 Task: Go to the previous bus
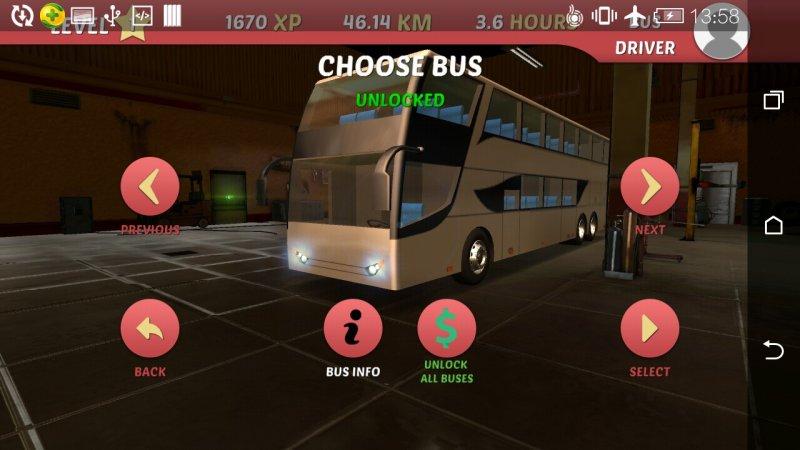[x=150, y=187]
